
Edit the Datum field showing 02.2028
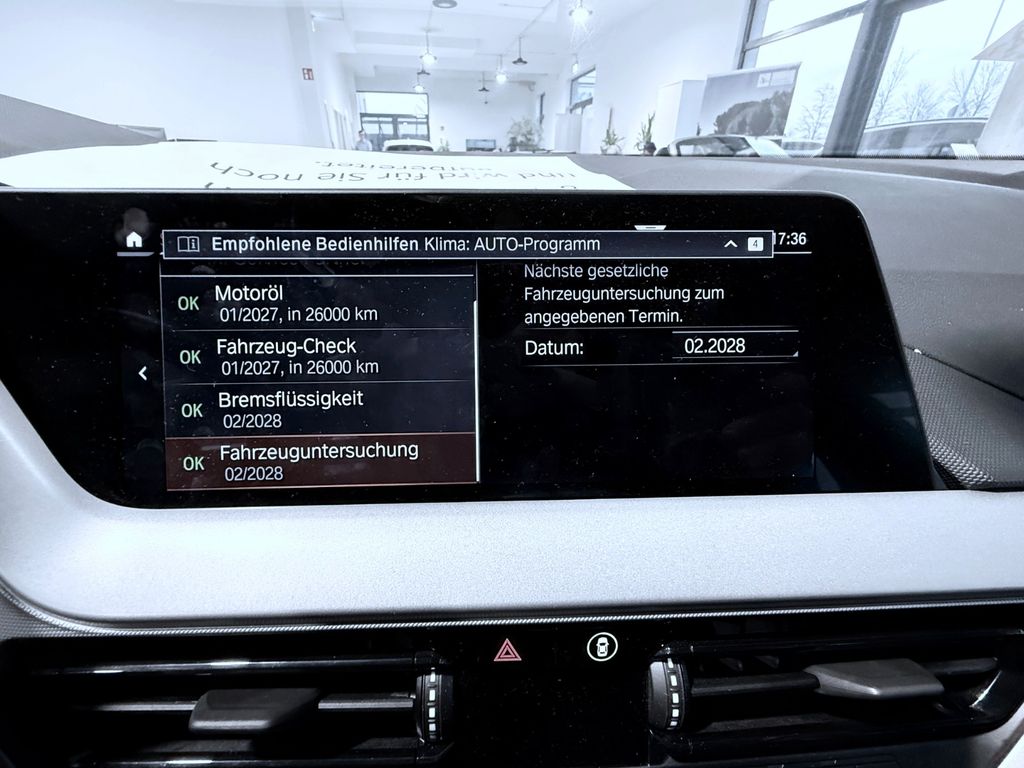tap(735, 346)
